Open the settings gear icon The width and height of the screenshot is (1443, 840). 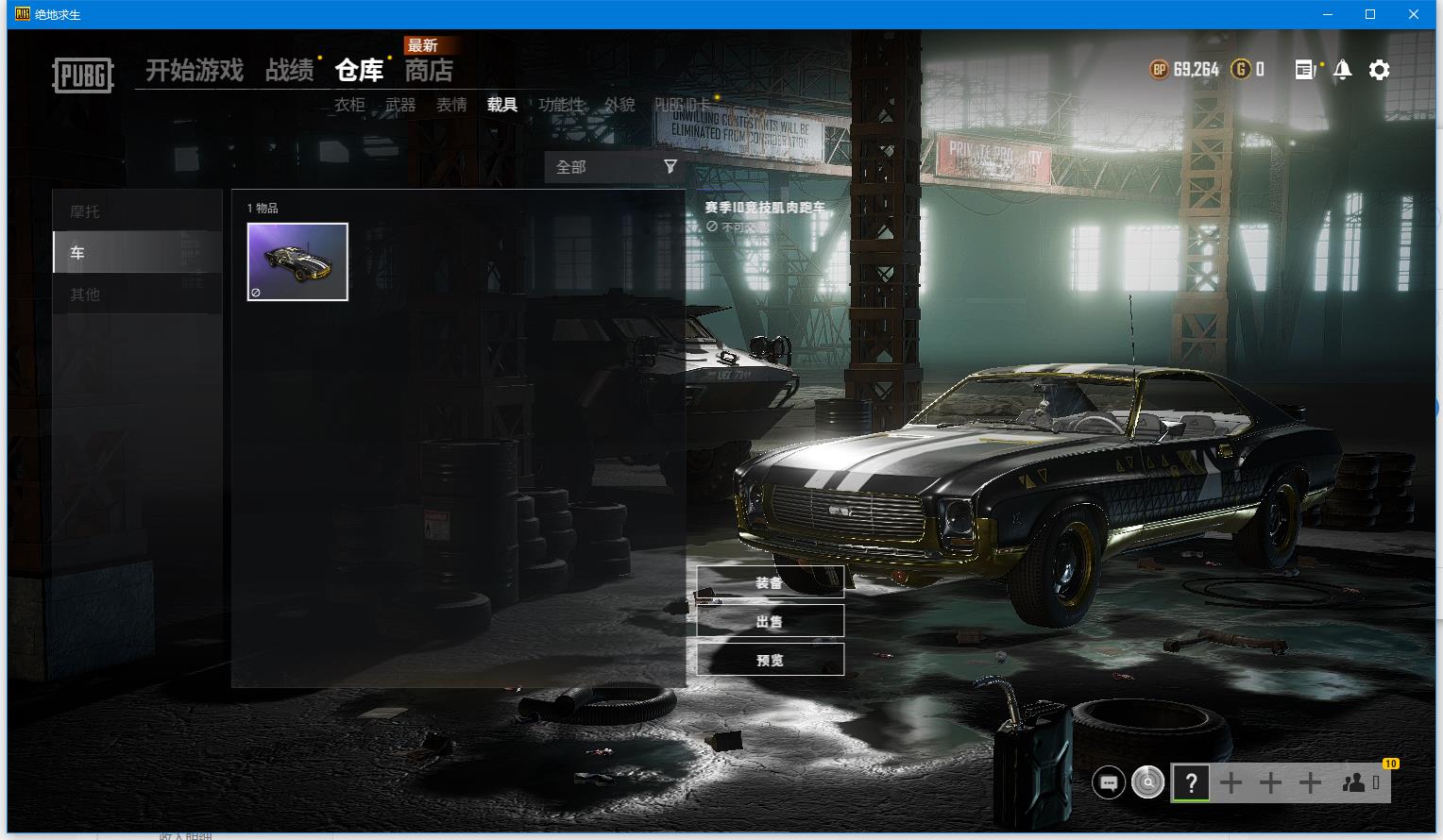pos(1380,70)
